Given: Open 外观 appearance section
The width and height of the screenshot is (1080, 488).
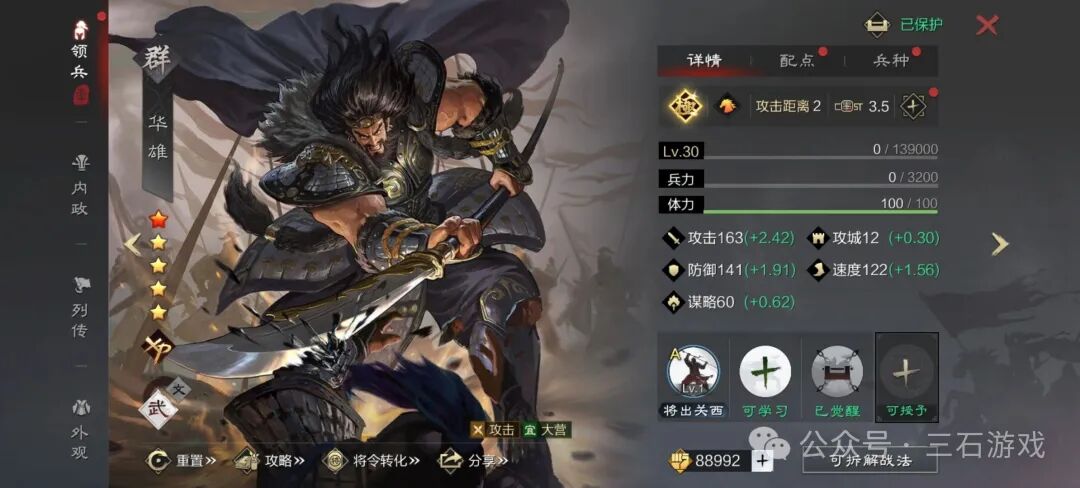Looking at the screenshot, I should 80,429.
